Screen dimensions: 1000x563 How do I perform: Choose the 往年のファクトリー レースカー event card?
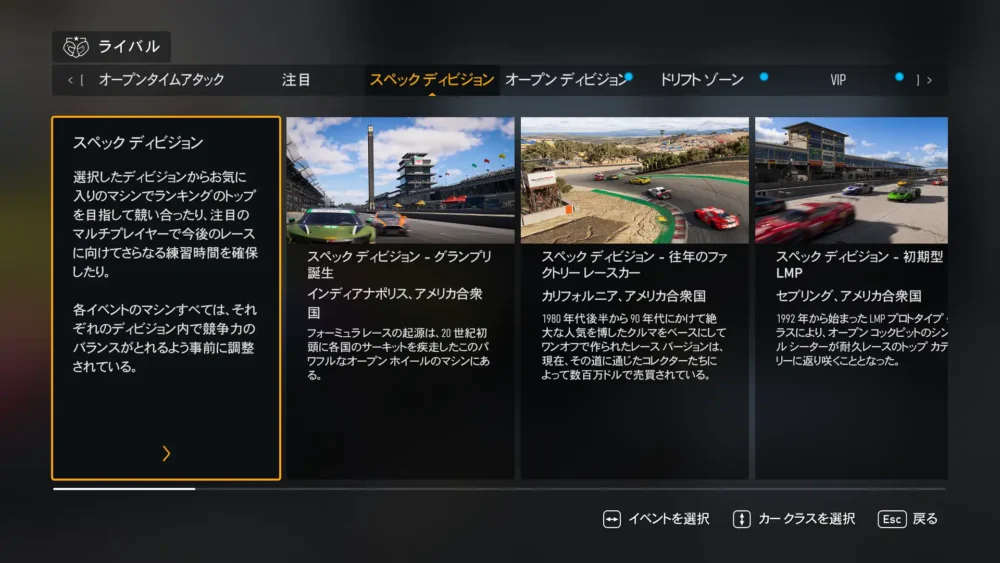(634, 298)
